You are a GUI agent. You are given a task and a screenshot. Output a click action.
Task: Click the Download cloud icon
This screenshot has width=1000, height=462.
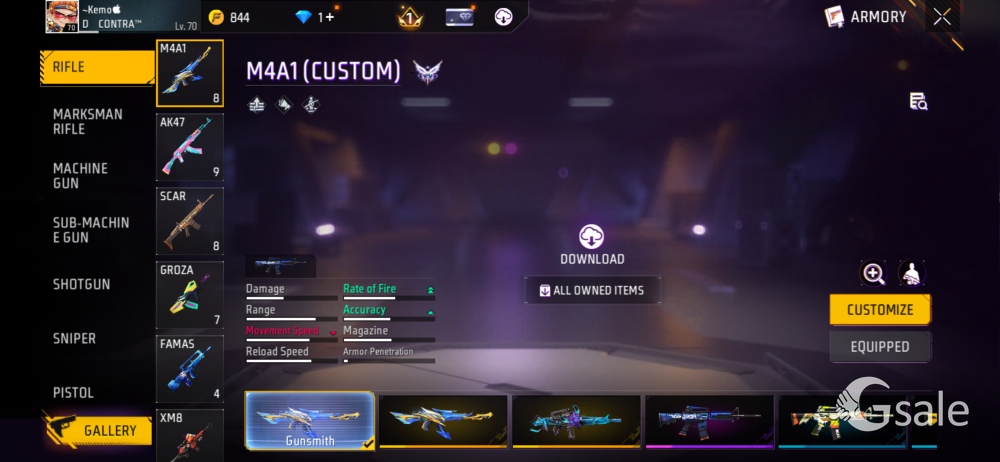(592, 237)
